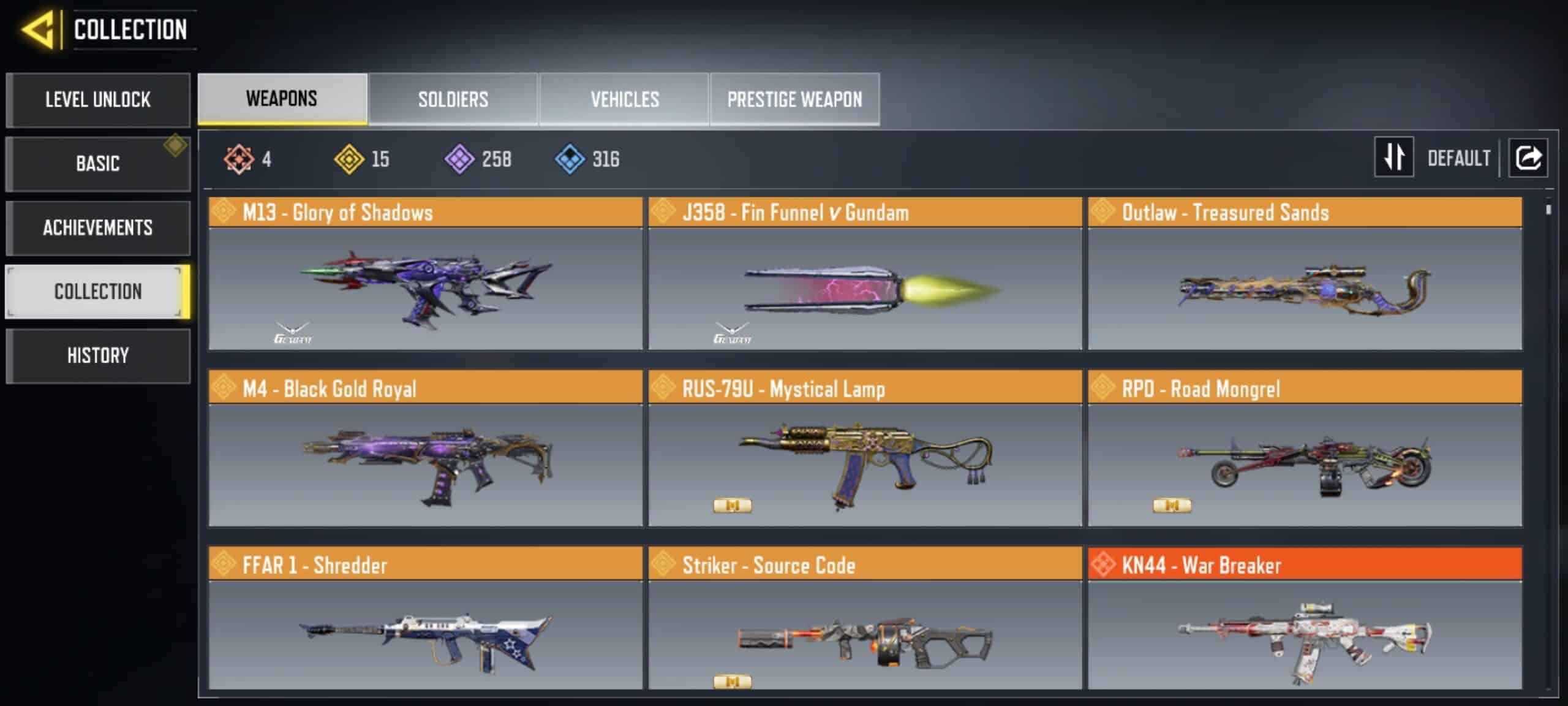Choose the J358 - Fin Funnel v Gundam card
This screenshot has width=1568, height=706.
click(865, 274)
